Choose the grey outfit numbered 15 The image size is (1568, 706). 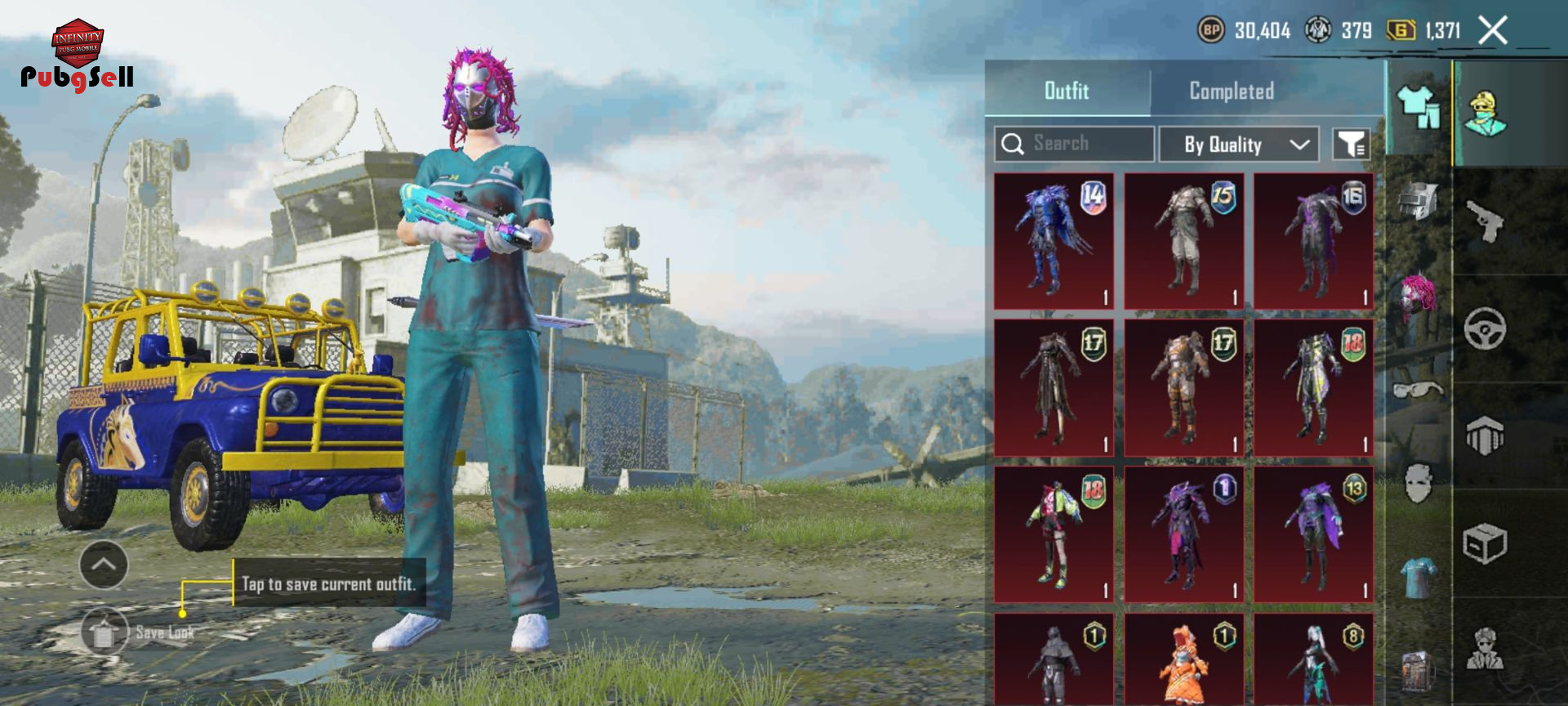pos(1183,242)
